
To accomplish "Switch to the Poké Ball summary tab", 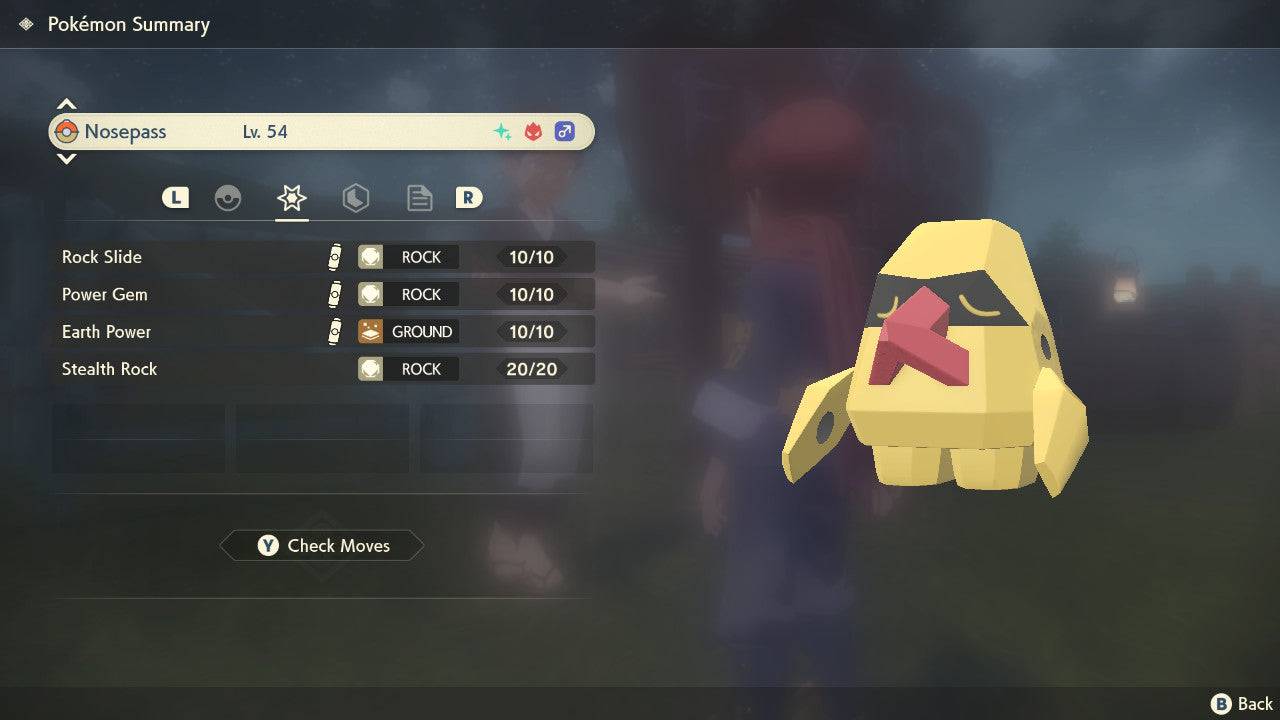I will (x=228, y=198).
